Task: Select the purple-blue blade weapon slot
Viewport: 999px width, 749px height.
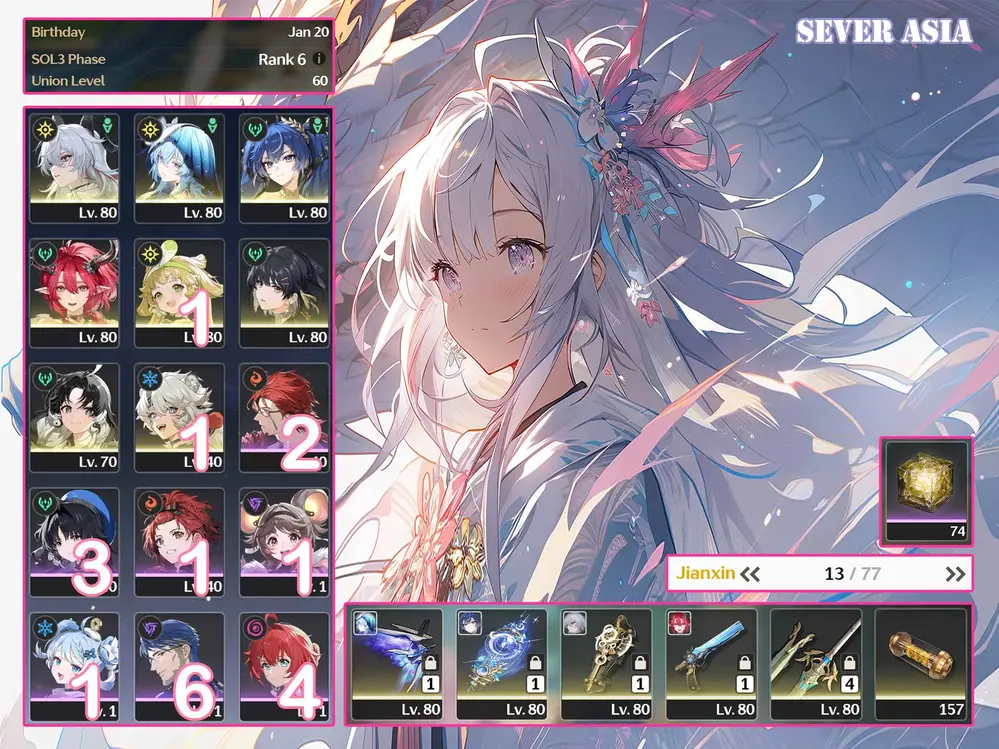Action: (396, 663)
